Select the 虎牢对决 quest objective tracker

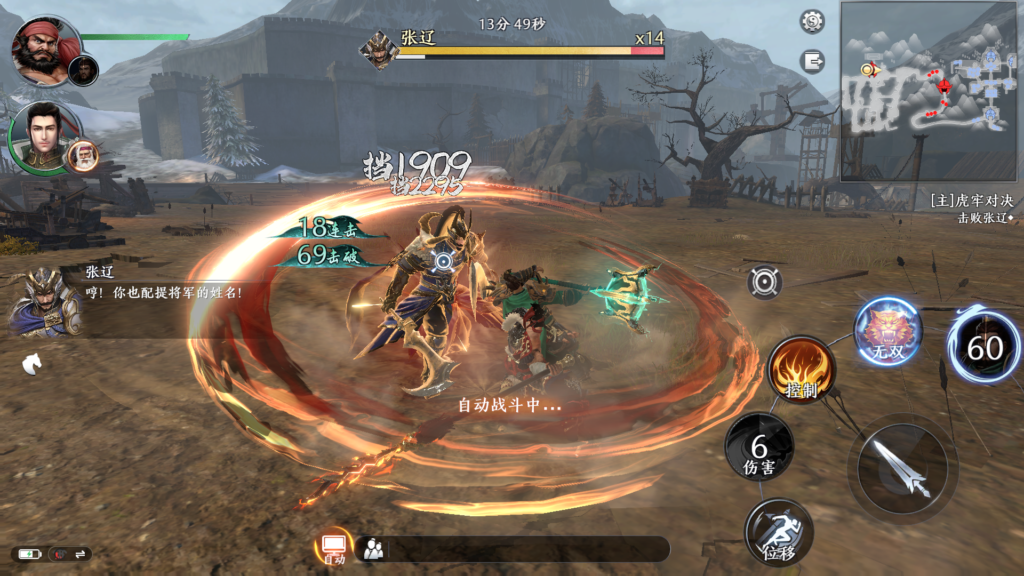click(x=969, y=208)
